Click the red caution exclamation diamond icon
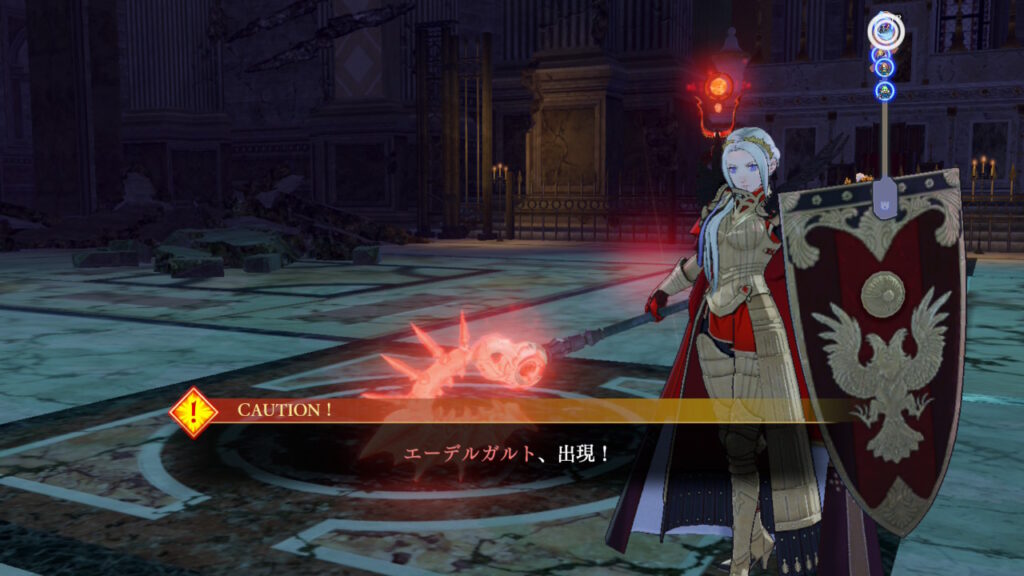 (x=193, y=411)
